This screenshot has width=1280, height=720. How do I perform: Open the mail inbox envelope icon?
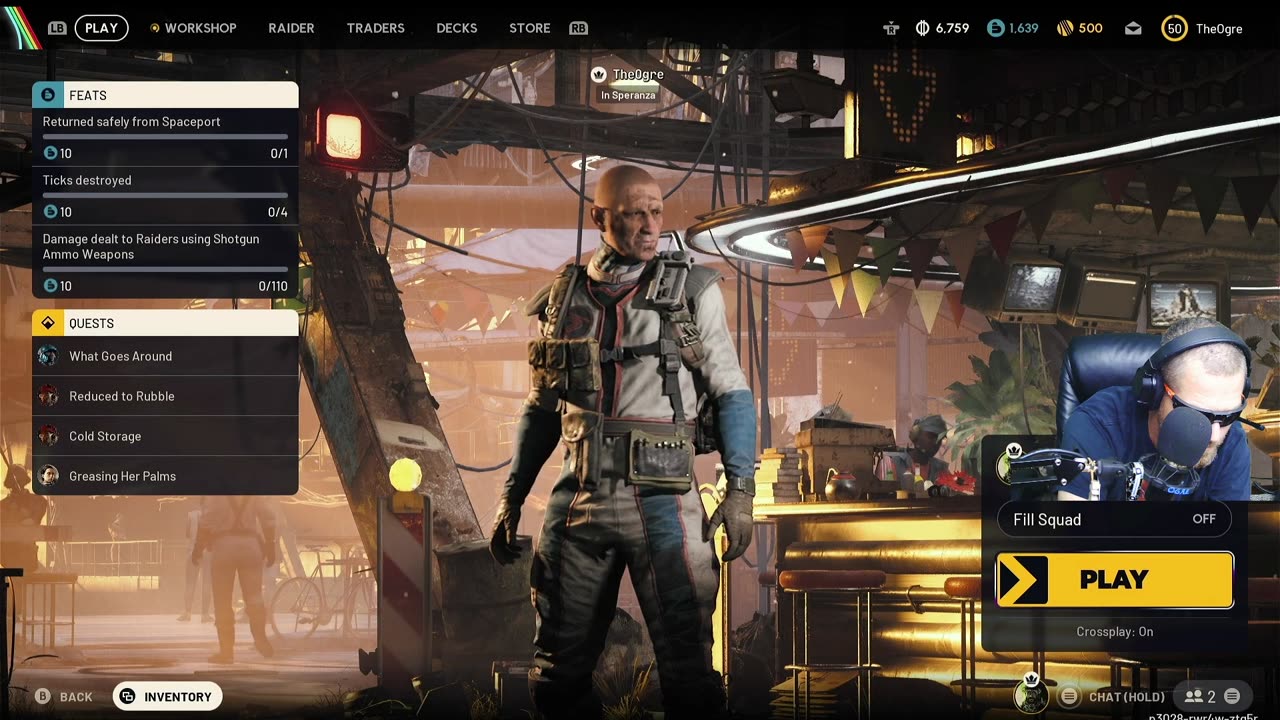pos(1133,29)
